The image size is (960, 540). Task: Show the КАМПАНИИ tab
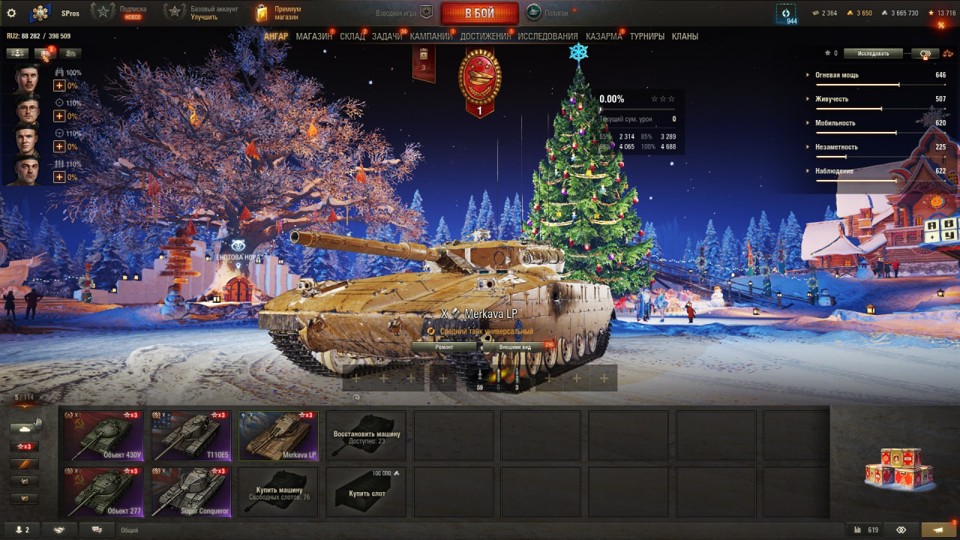tap(430, 36)
